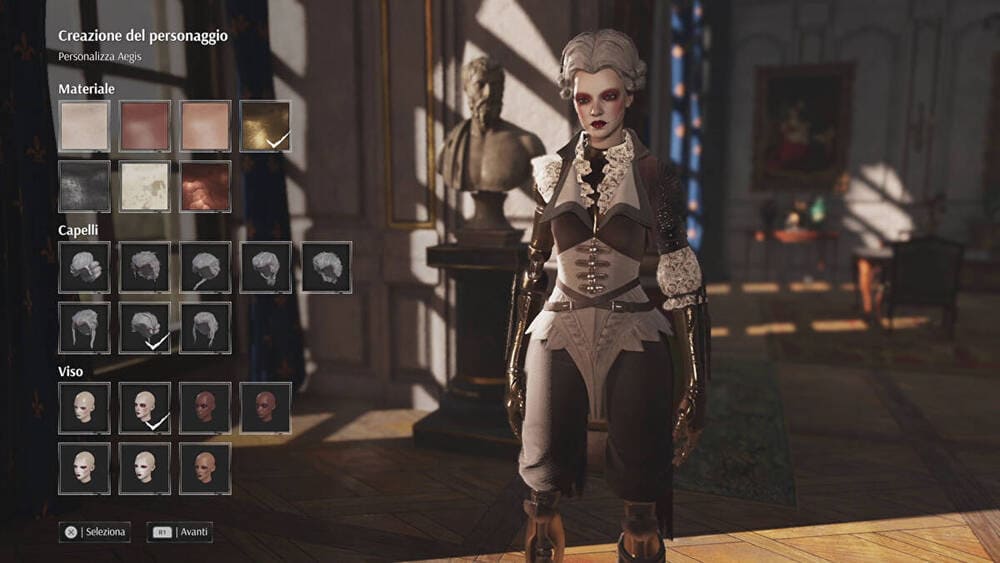
Task: Choose the hairstyle with the trailing ponytail
Action: click(x=205, y=267)
